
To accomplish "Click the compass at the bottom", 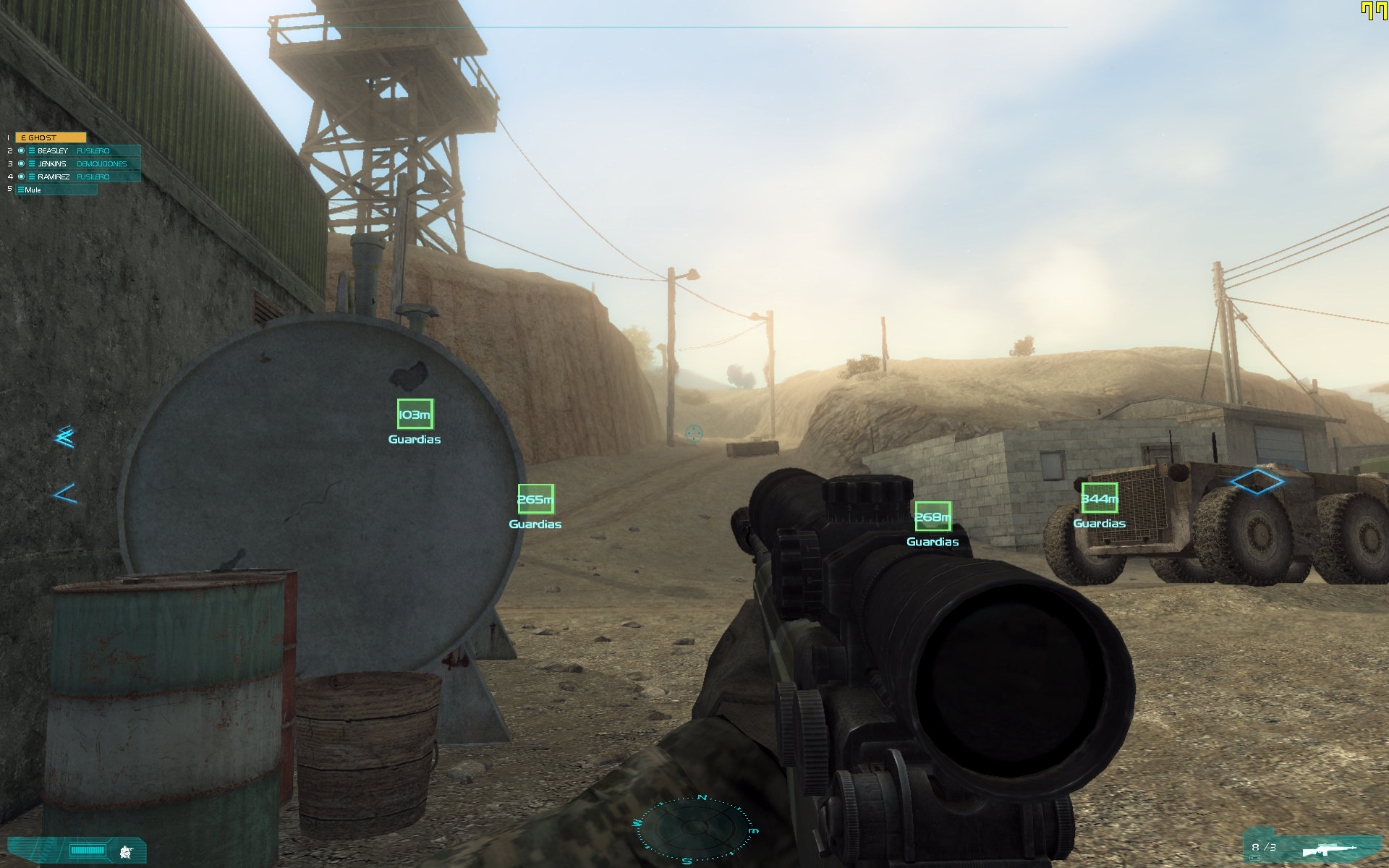I will point(694,828).
